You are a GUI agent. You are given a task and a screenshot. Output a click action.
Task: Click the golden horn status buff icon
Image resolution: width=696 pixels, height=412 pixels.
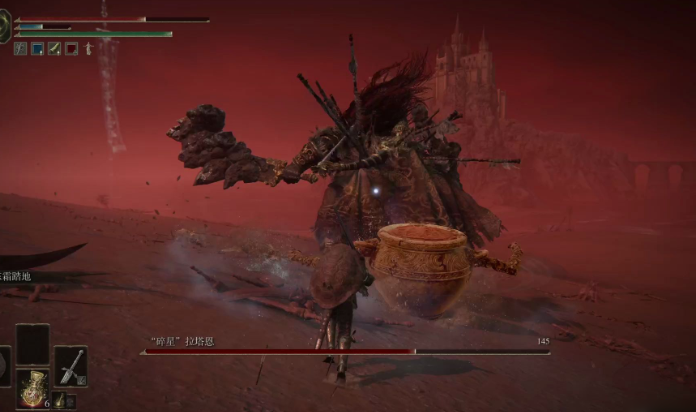pyautogui.click(x=54, y=48)
